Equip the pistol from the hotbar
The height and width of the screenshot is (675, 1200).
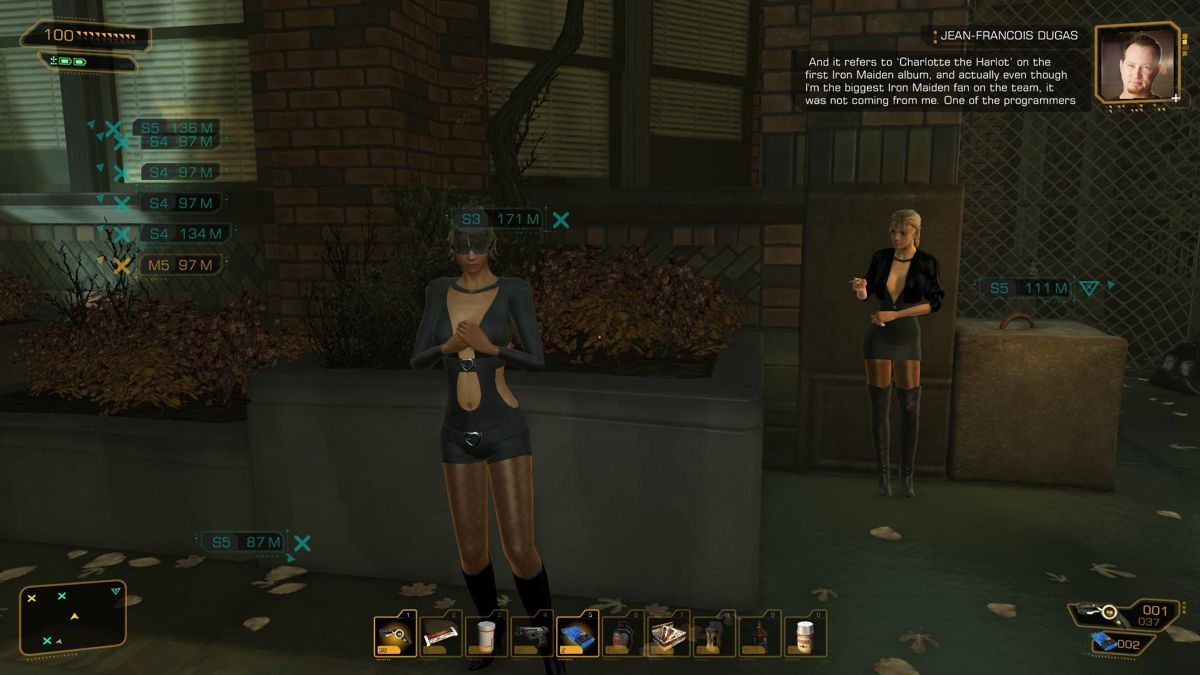pyautogui.click(x=532, y=634)
